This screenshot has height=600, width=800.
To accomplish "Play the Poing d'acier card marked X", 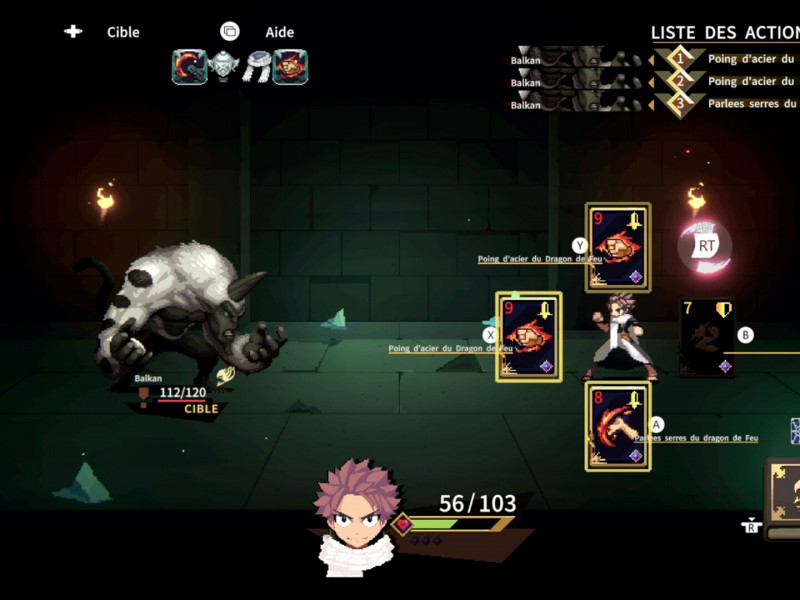I will pos(528,336).
